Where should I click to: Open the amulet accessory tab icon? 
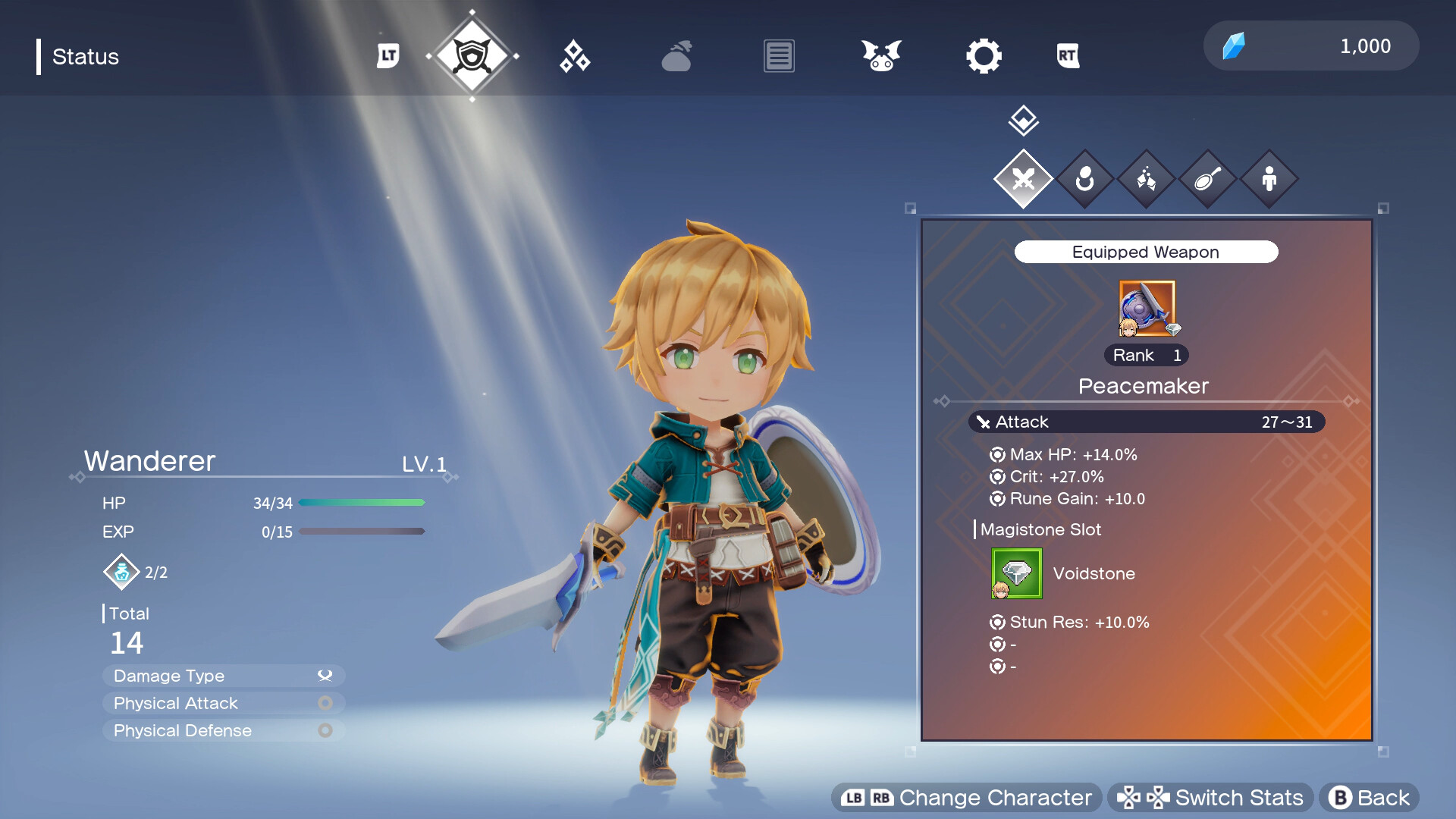1085,179
